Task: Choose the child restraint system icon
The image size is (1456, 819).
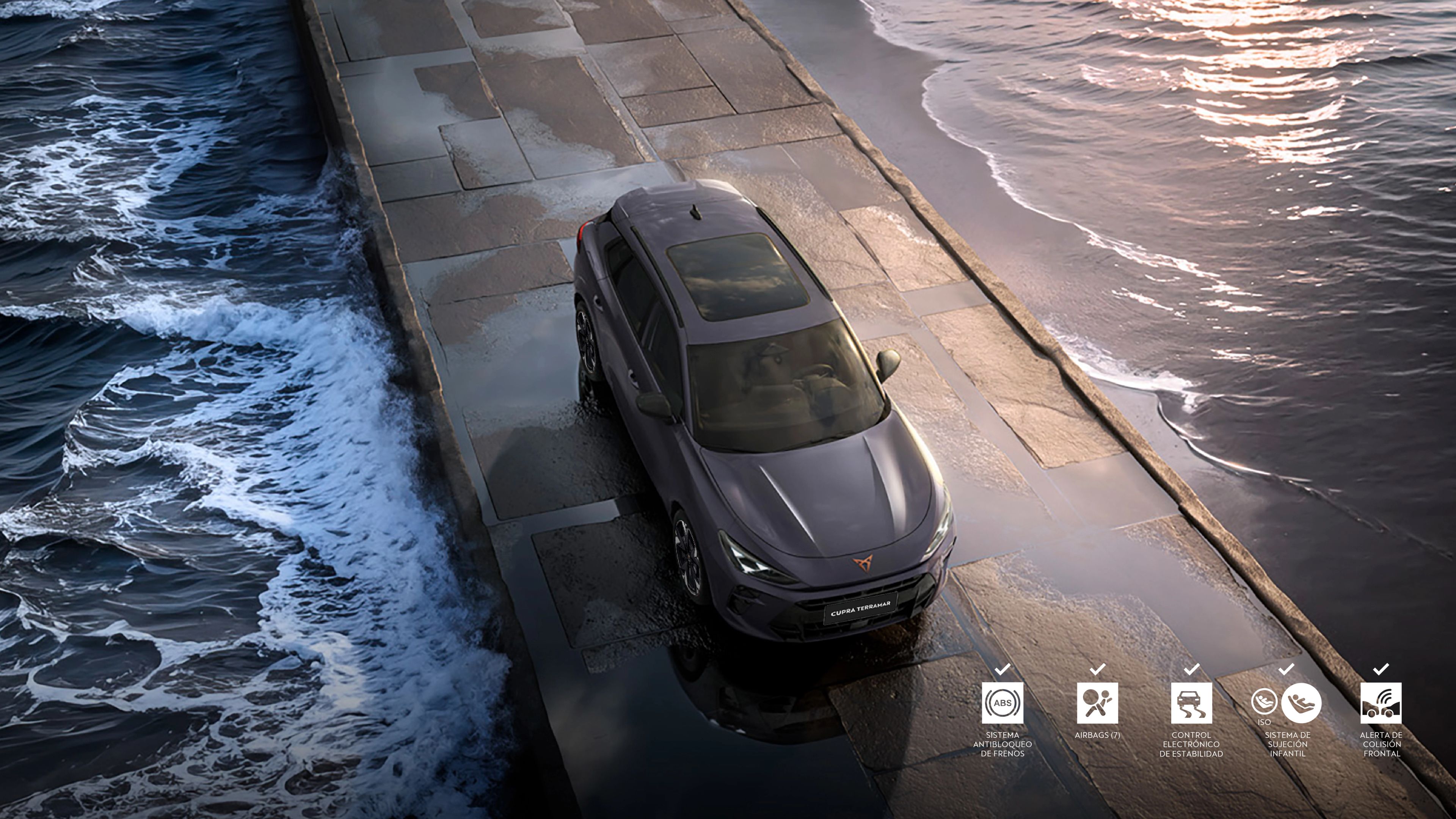Action: 1300,703
